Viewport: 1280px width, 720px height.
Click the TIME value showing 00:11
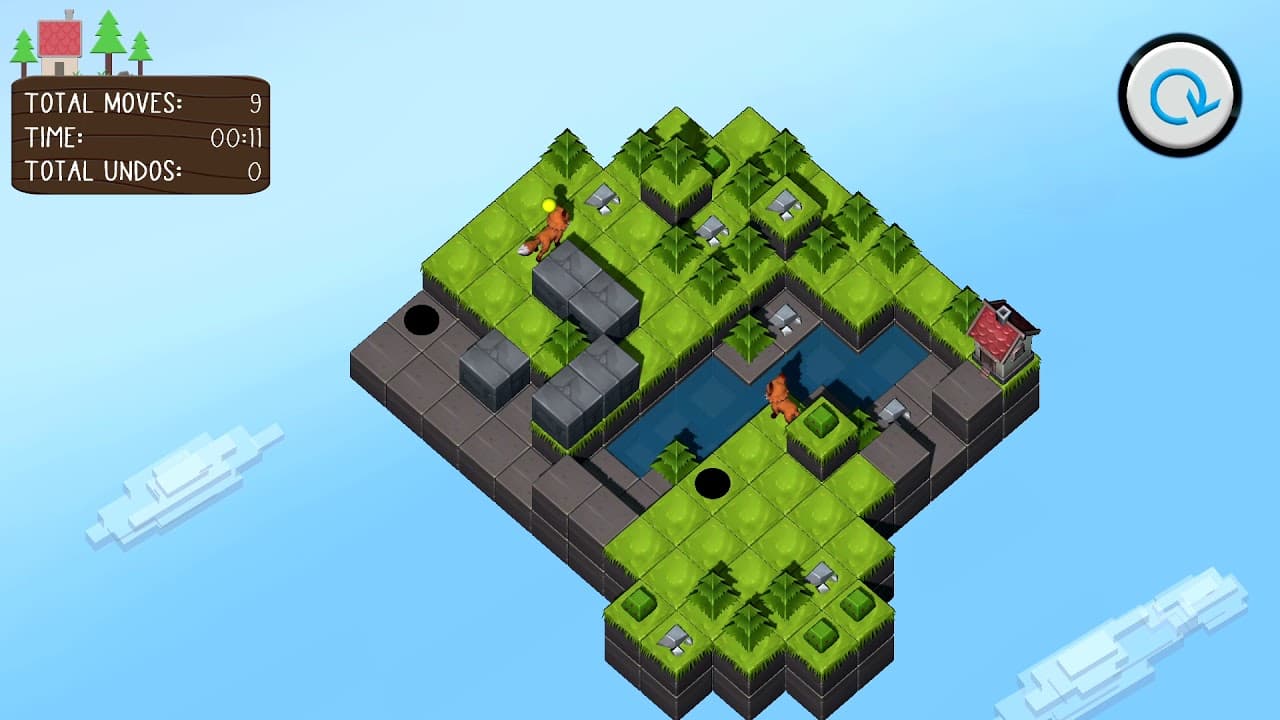tap(235, 139)
